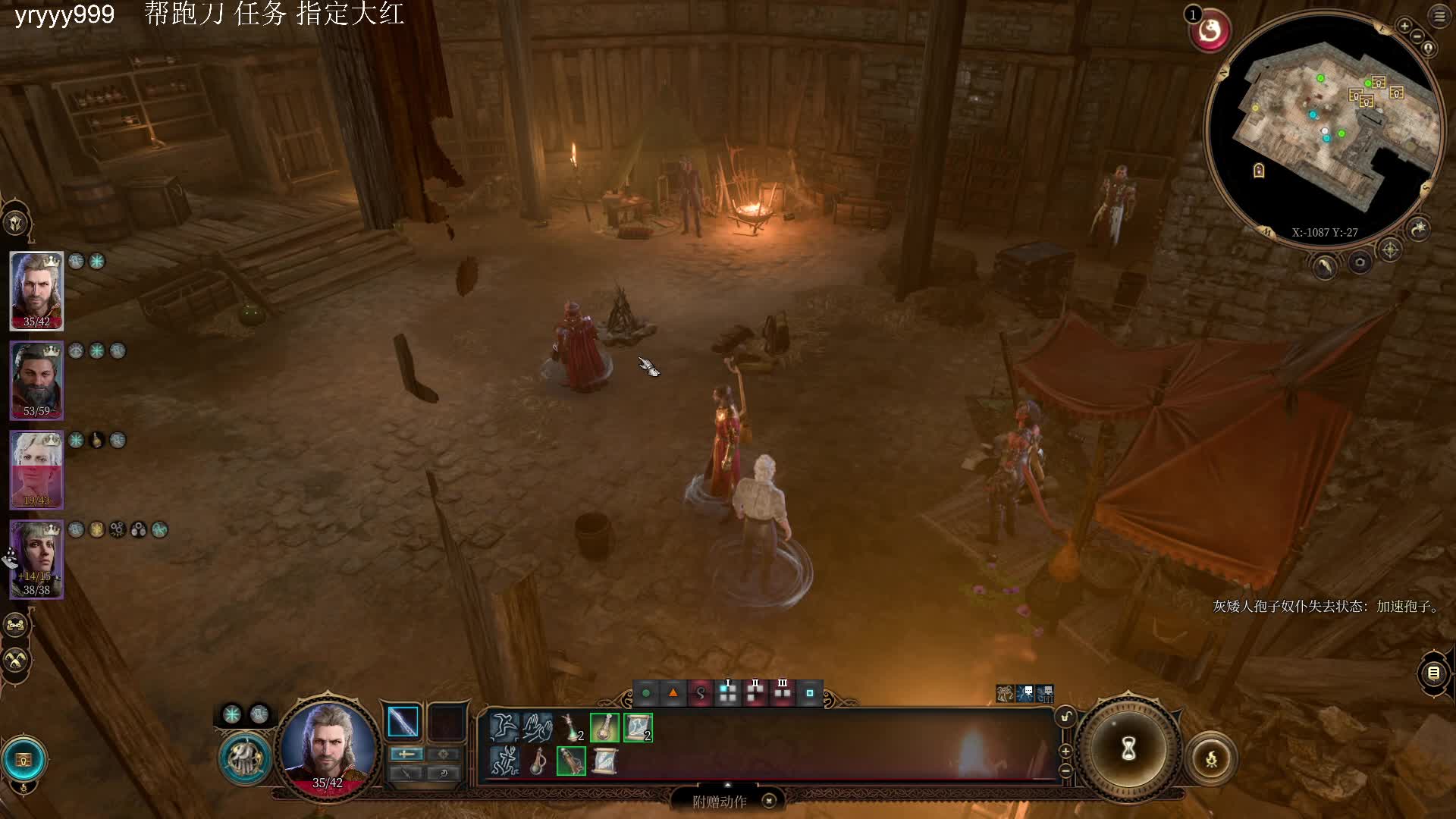Switch to the hotbar tab marked I
The image size is (1456, 819).
(728, 692)
